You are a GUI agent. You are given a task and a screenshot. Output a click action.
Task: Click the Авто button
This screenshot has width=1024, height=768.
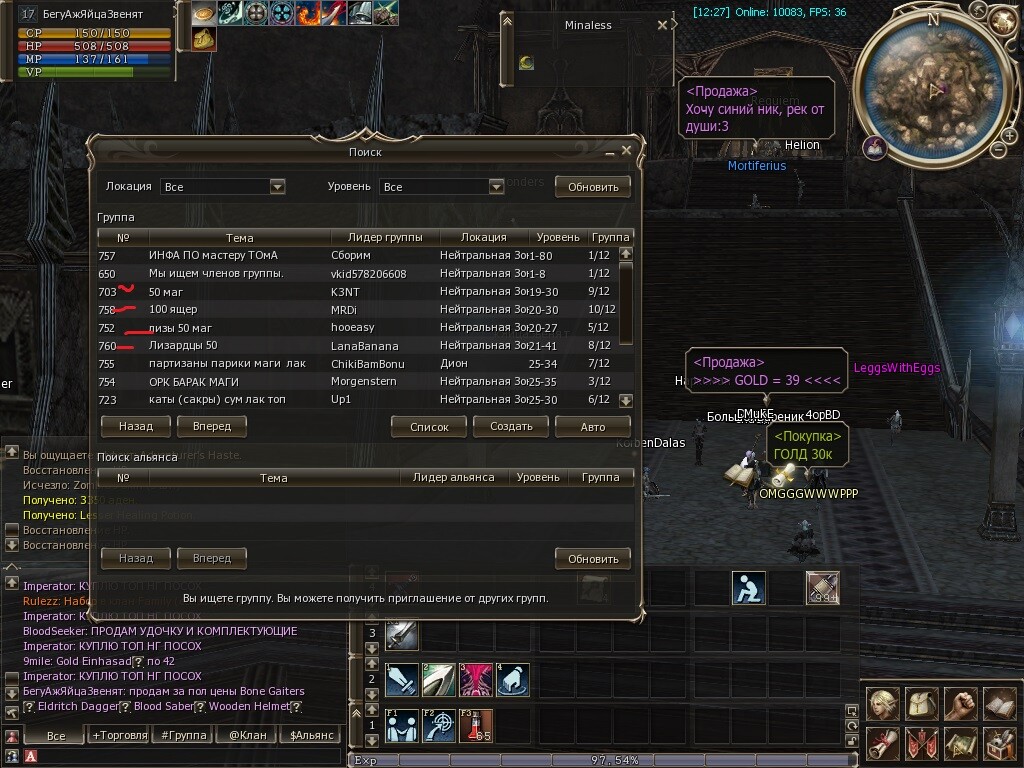click(592, 426)
